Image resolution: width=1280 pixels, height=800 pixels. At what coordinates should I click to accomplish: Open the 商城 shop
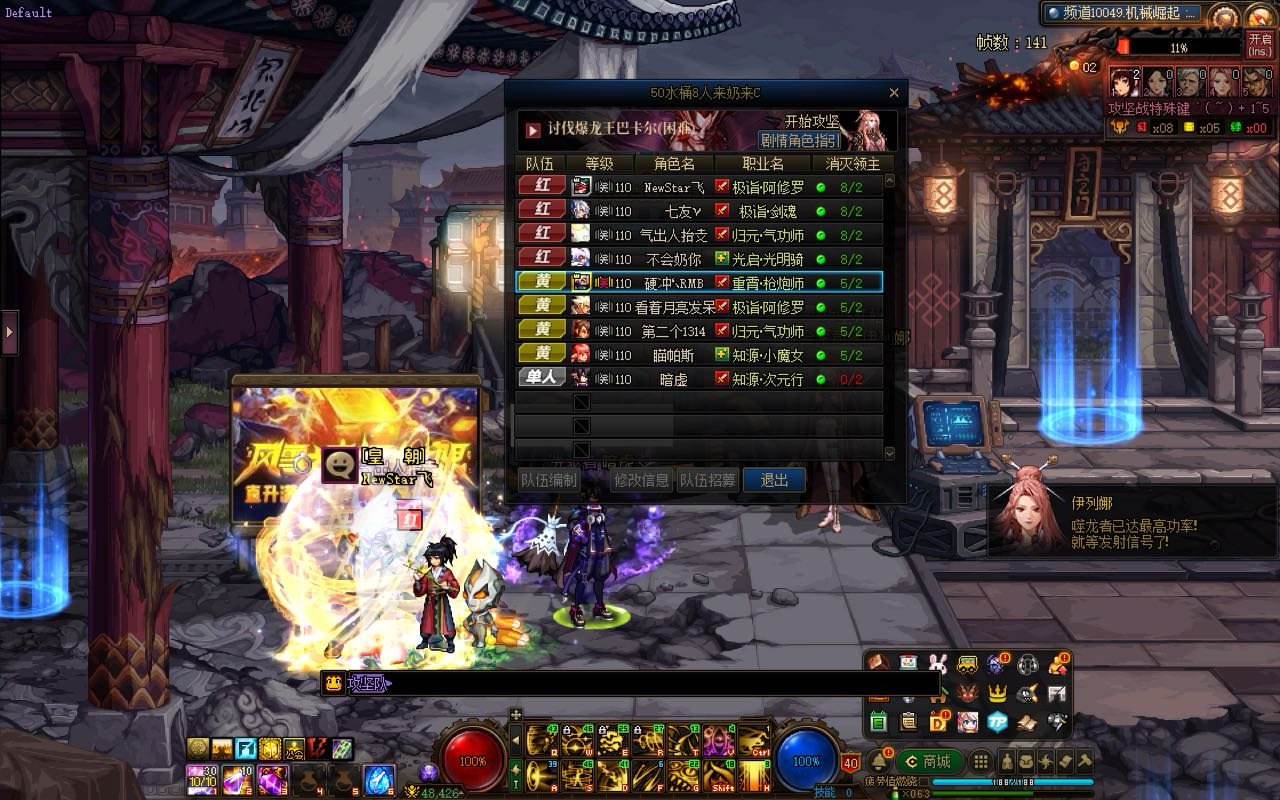929,761
